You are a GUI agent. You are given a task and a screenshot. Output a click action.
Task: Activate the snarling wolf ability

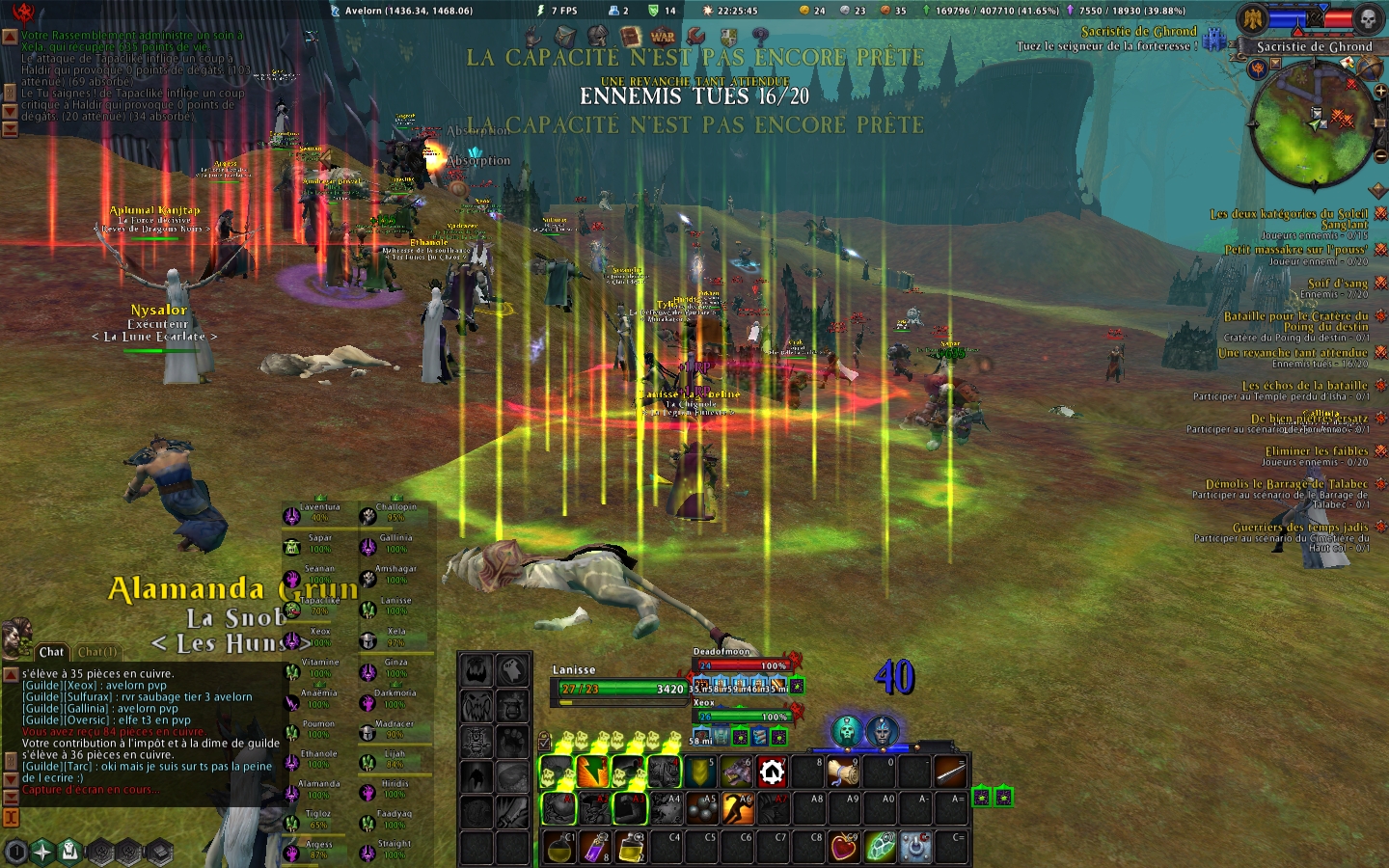pos(735,773)
